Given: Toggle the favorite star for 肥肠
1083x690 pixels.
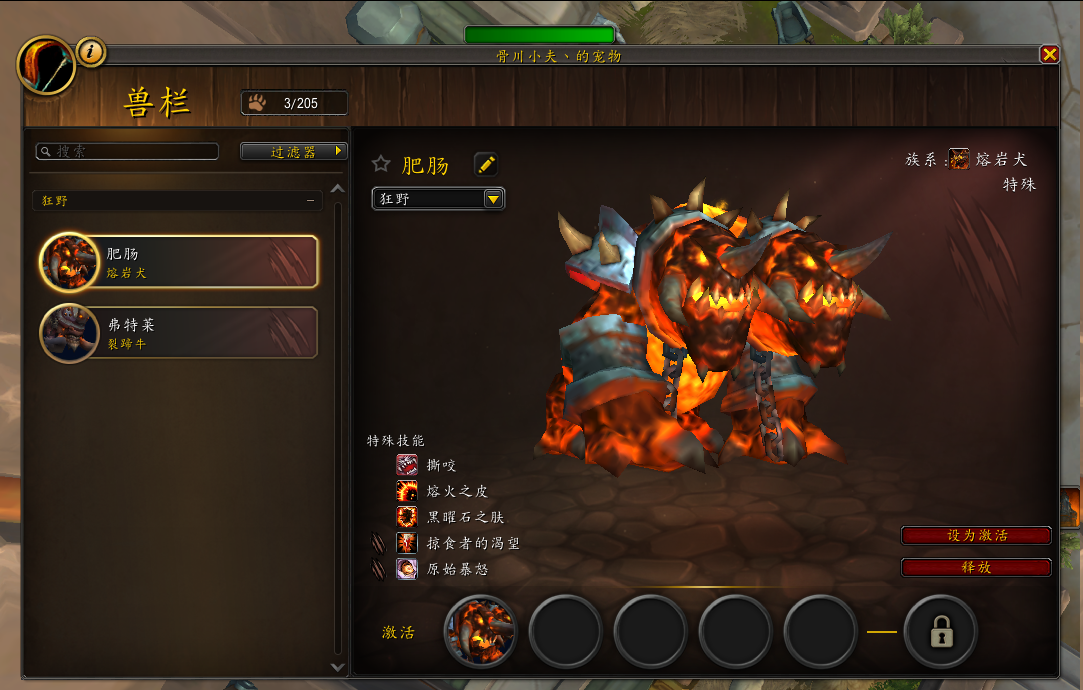Looking at the screenshot, I should (381, 164).
